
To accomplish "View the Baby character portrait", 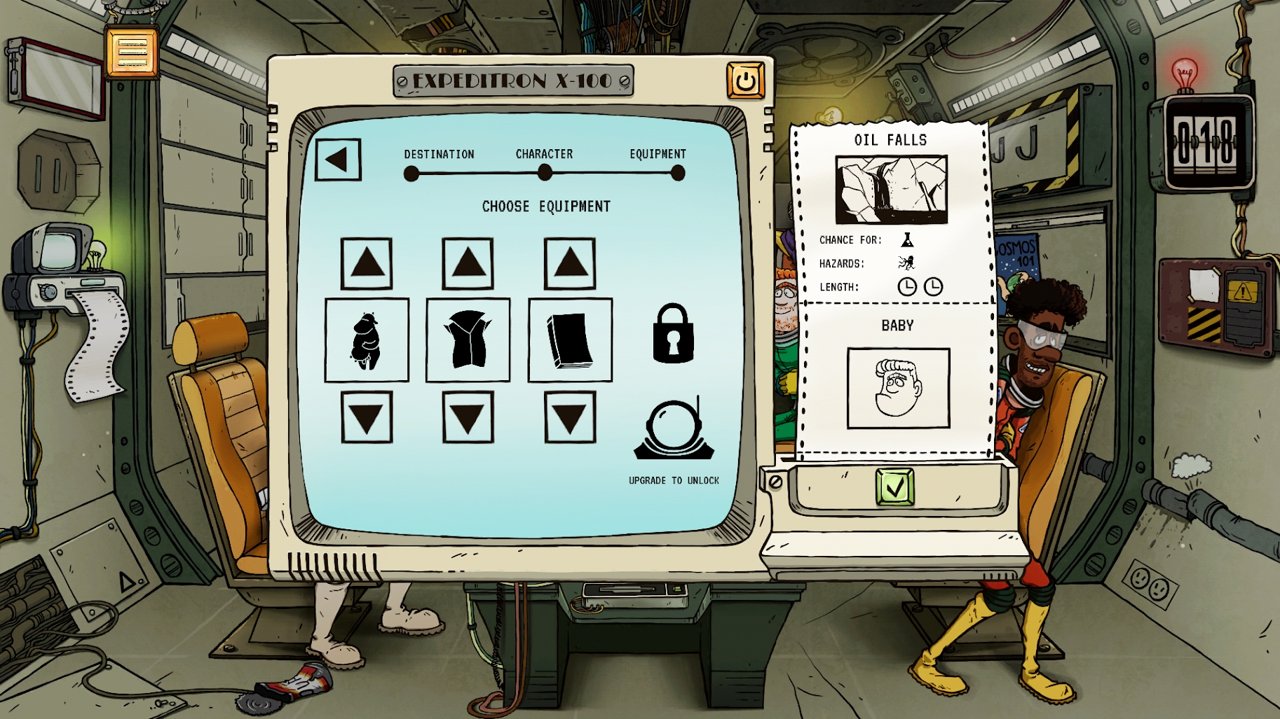I will tap(898, 388).
